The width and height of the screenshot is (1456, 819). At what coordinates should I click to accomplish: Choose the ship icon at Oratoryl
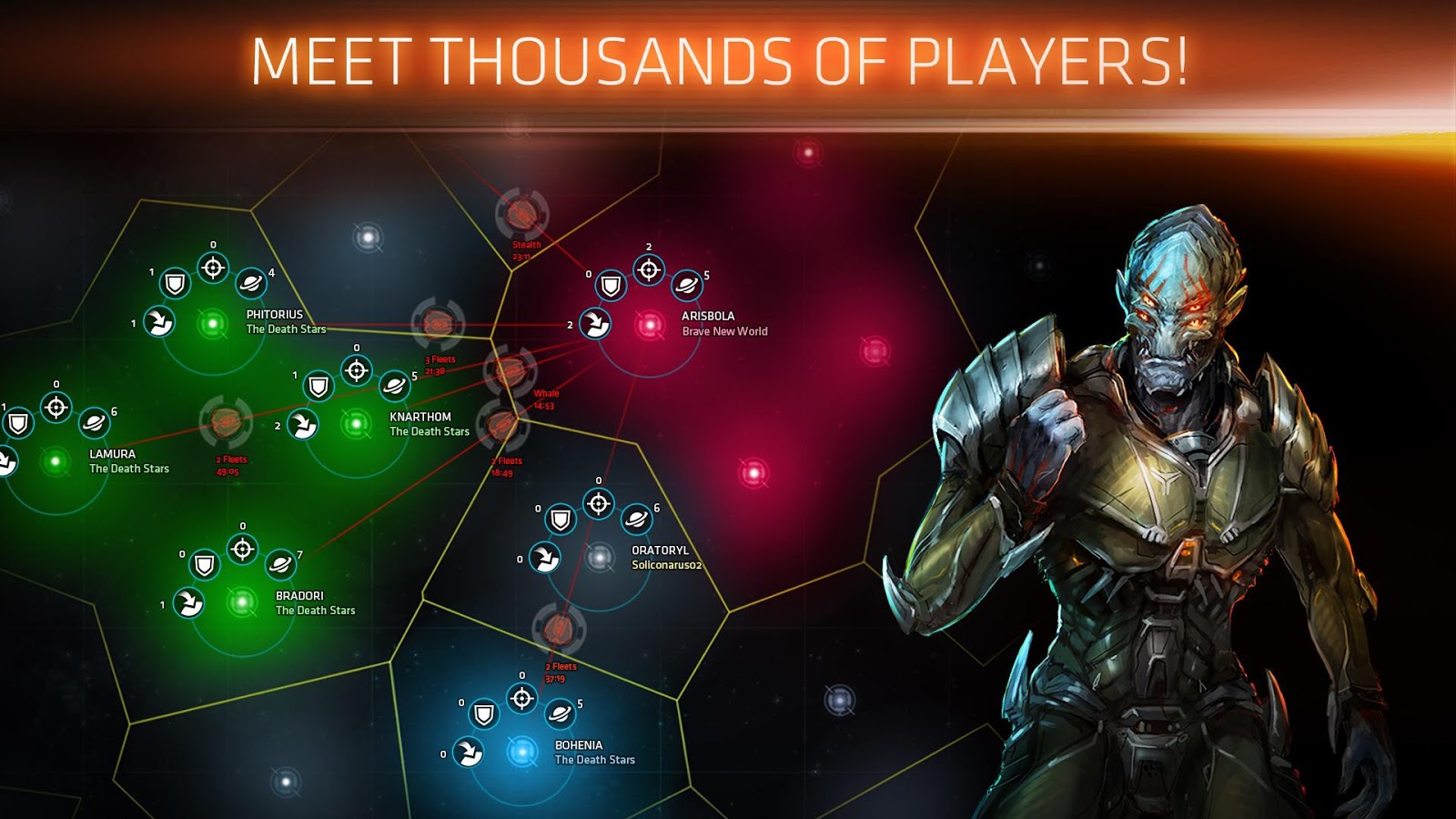pos(545,557)
